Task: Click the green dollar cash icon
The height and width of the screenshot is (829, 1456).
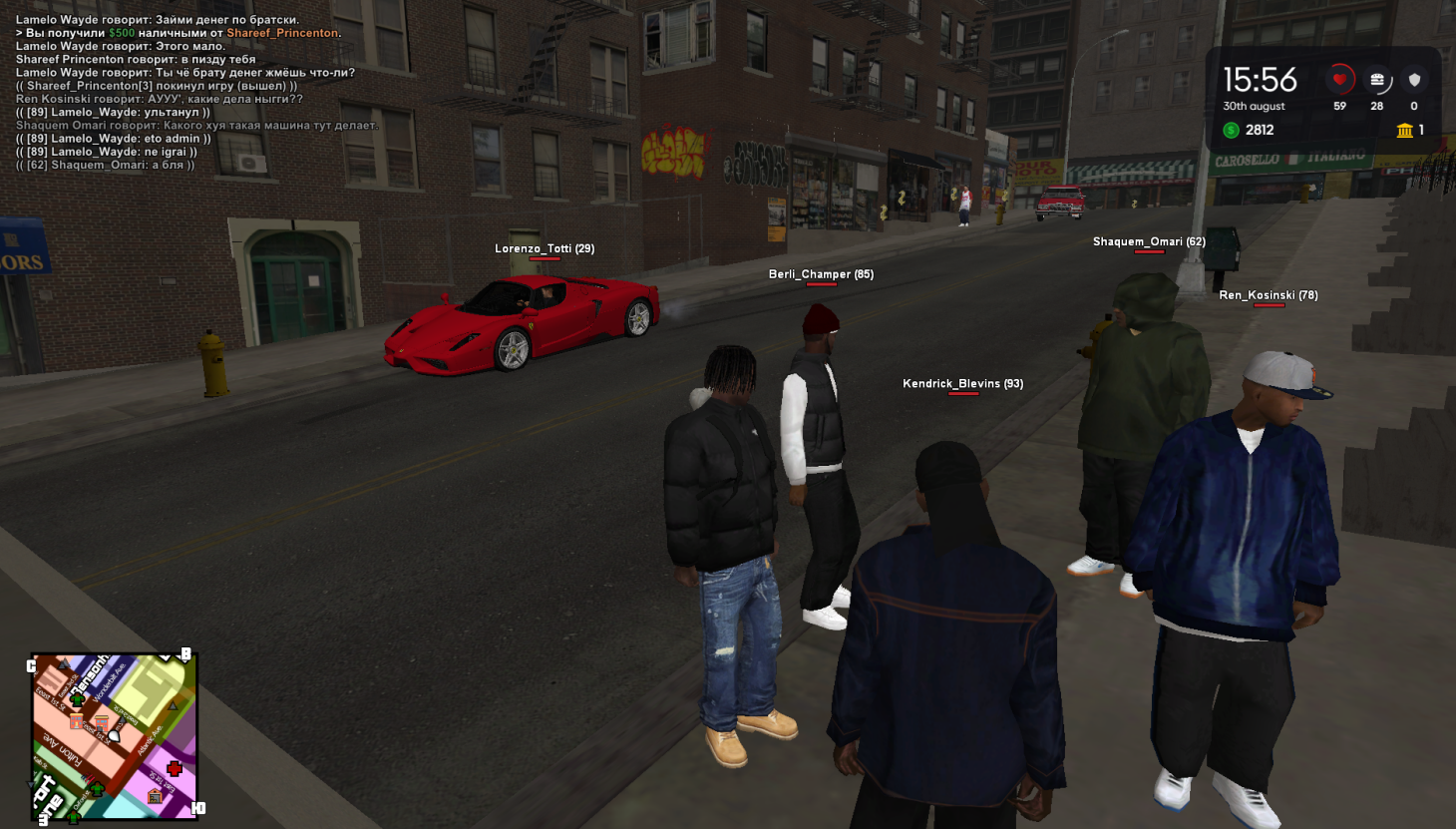Action: (1232, 130)
